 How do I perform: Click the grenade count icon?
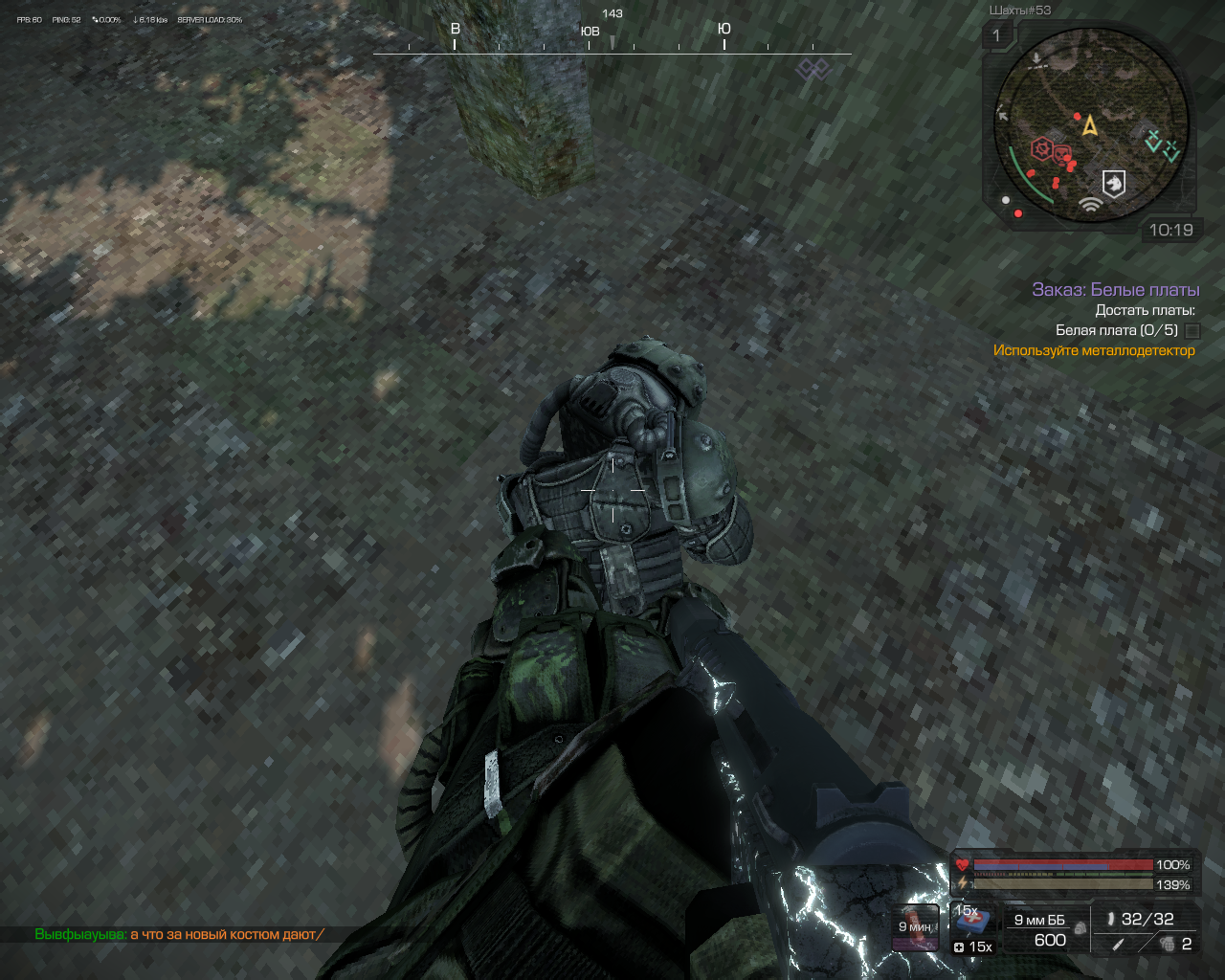click(x=1167, y=944)
